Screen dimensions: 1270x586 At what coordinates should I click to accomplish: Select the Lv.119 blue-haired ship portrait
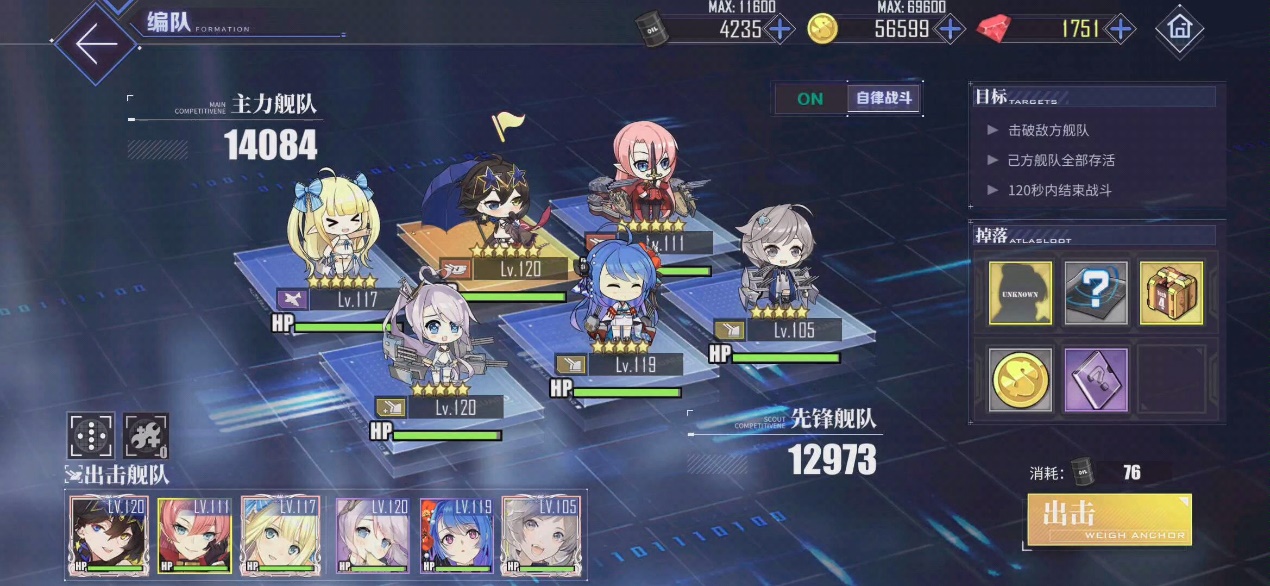click(456, 535)
